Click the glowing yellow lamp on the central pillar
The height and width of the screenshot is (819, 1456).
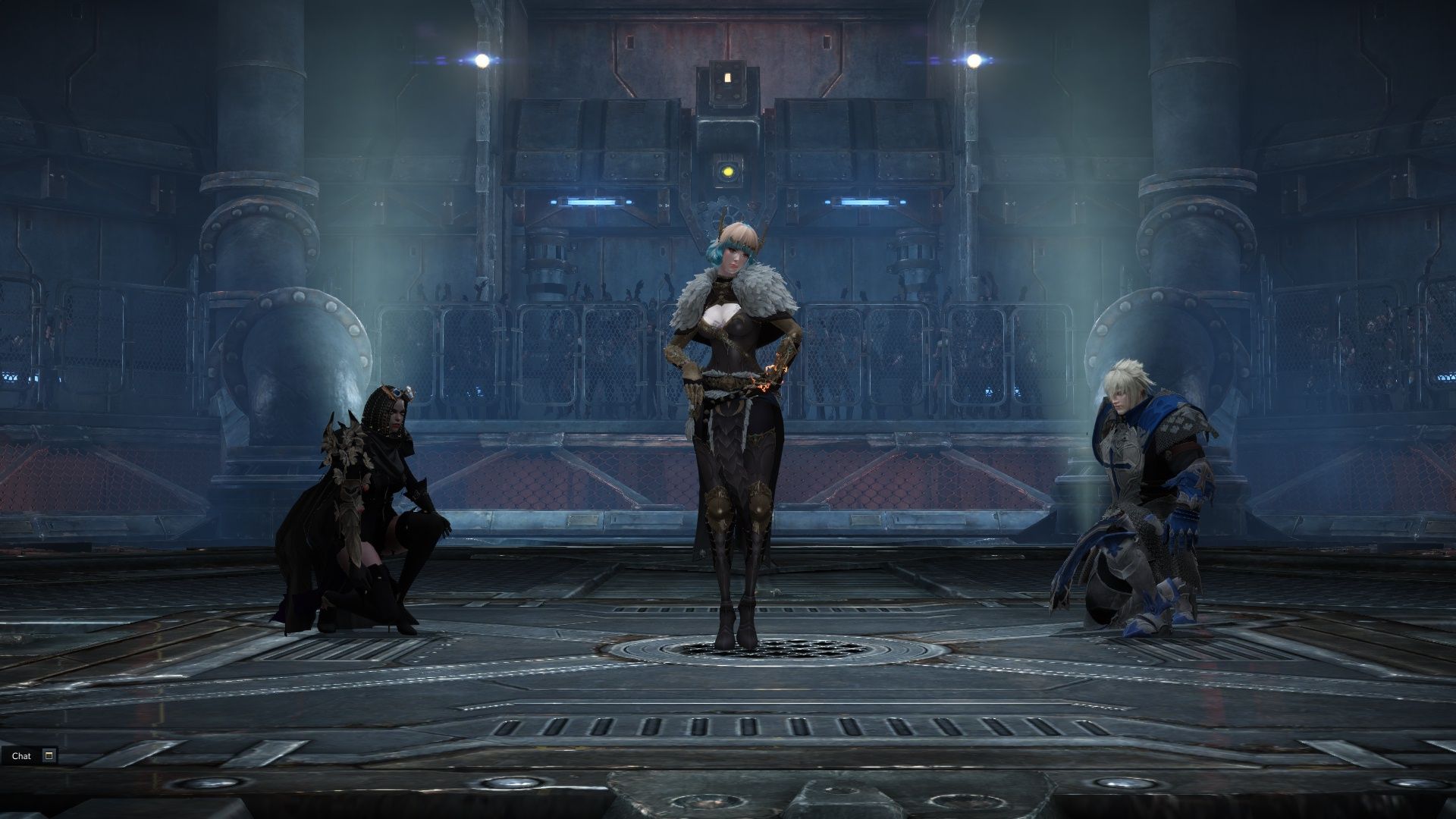[730, 171]
